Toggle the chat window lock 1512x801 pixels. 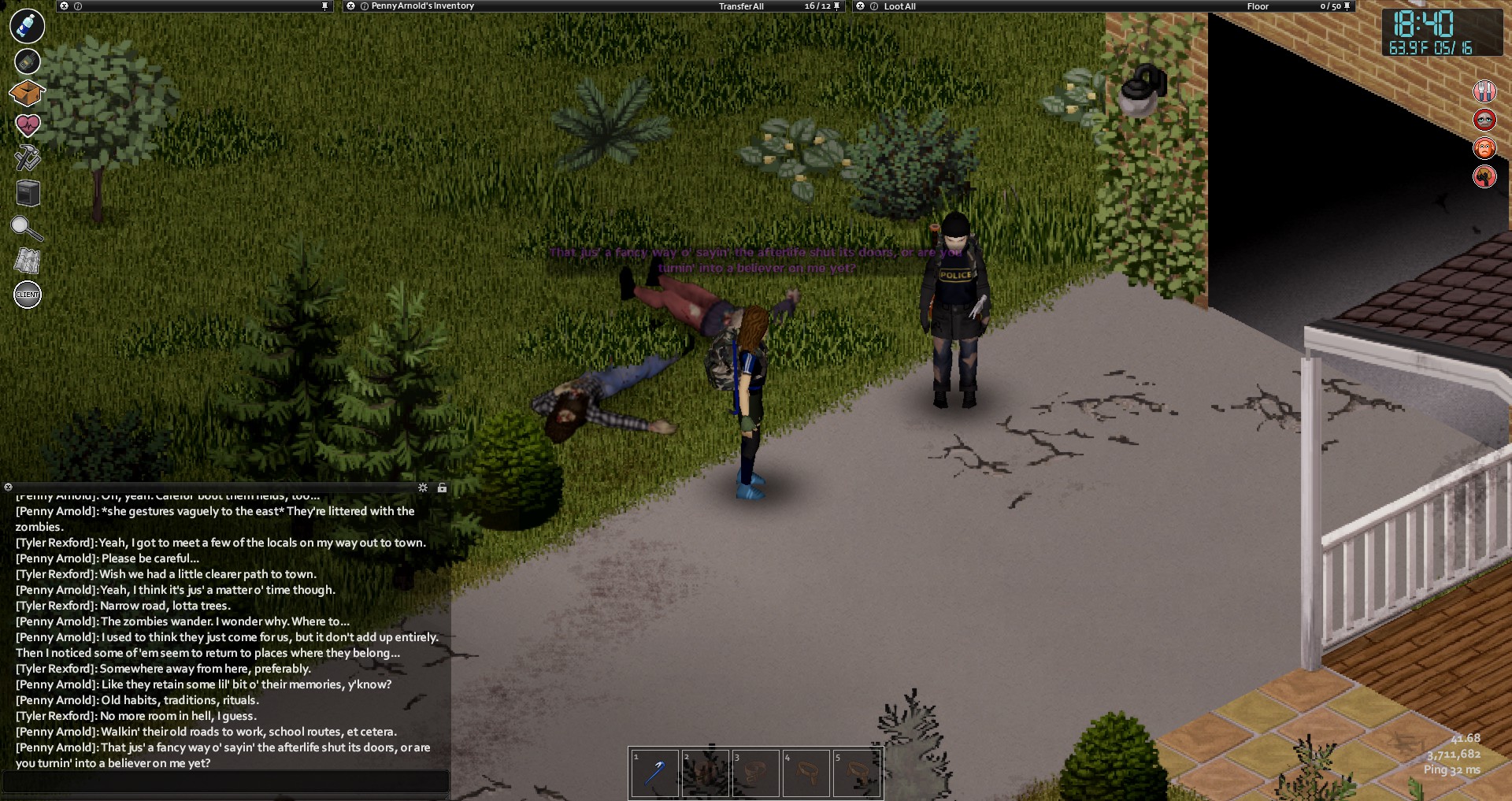click(442, 488)
